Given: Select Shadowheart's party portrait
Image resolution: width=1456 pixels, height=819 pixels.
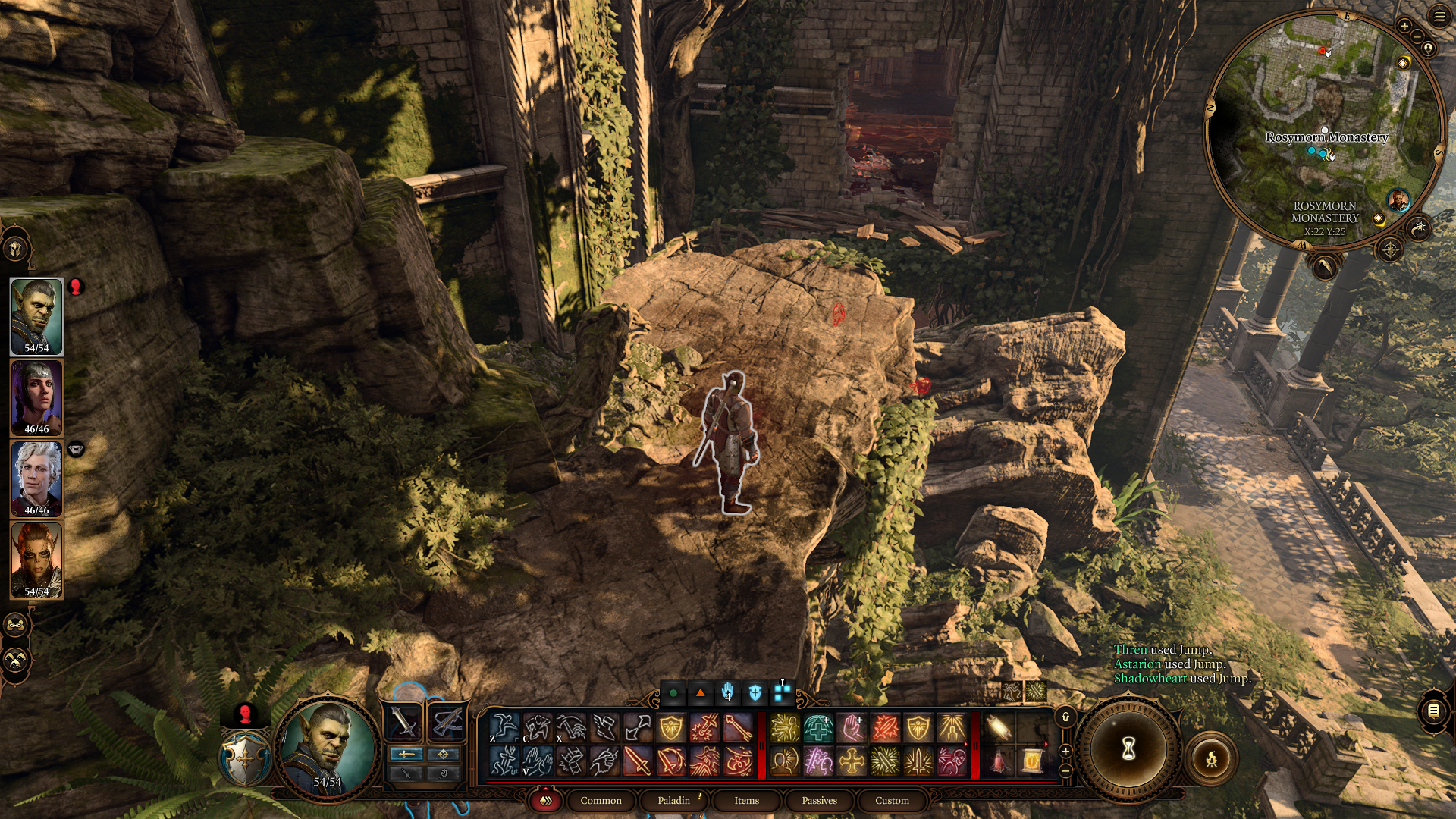Looking at the screenshot, I should coord(36,397).
